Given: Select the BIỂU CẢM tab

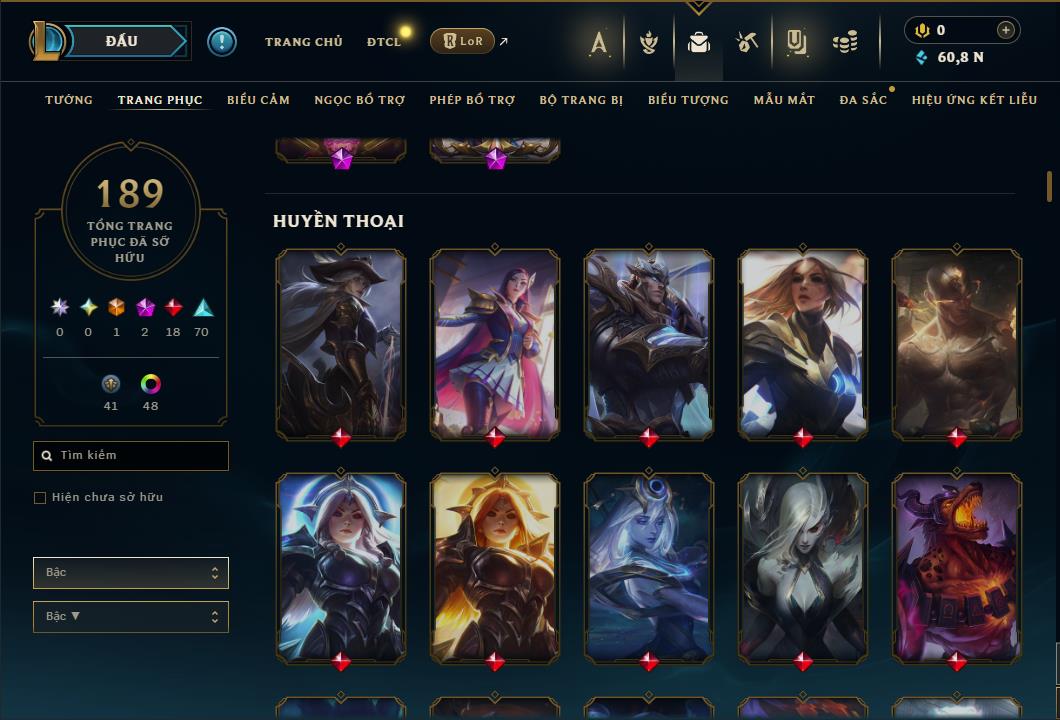Looking at the screenshot, I should 258,100.
